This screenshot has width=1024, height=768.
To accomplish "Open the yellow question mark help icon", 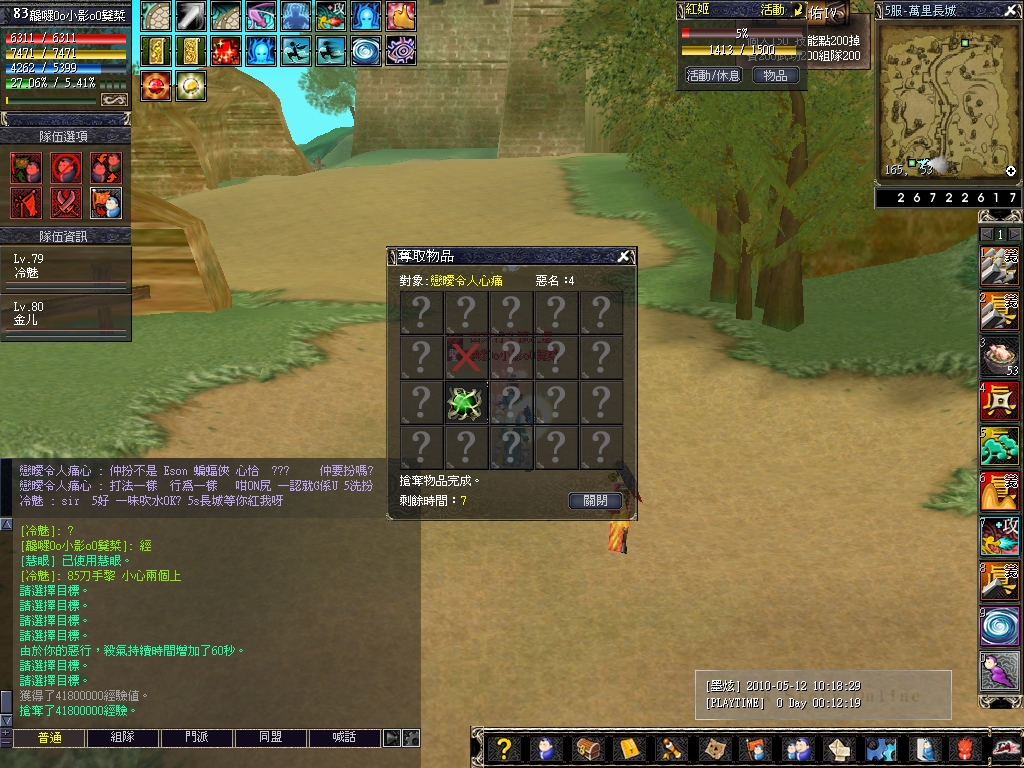I will coord(504,748).
